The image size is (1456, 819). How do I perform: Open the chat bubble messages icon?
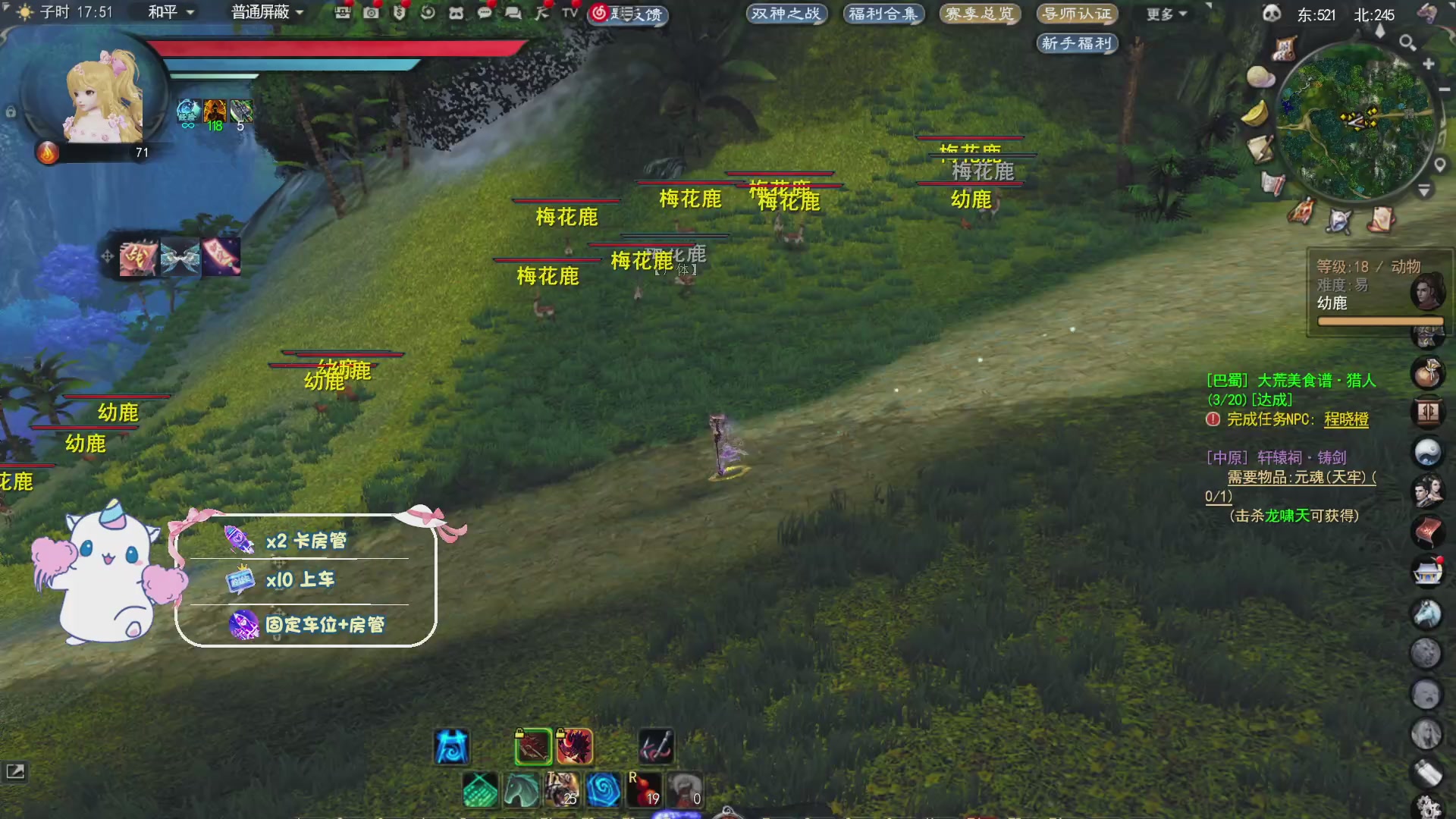pos(485,14)
